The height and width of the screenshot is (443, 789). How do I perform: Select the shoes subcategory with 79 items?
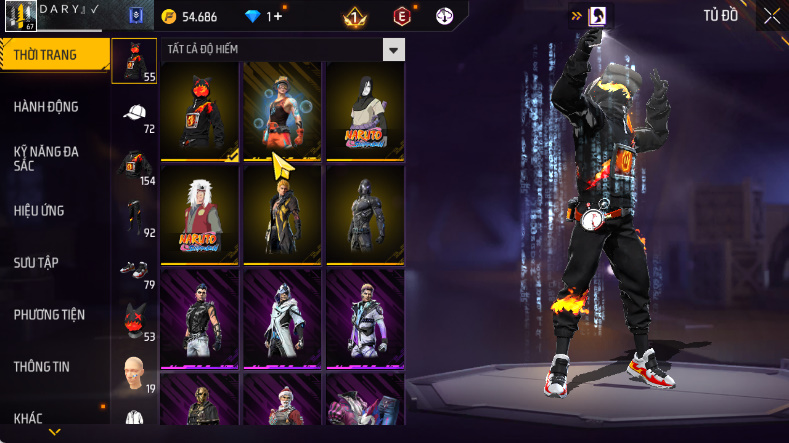coord(135,271)
